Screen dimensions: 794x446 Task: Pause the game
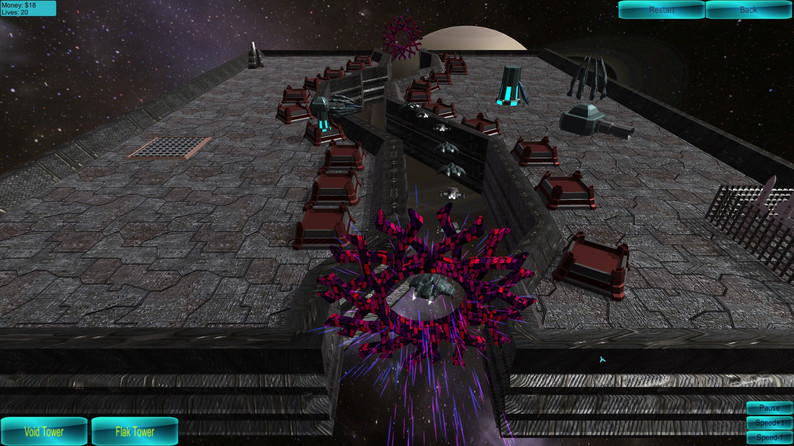pos(769,408)
